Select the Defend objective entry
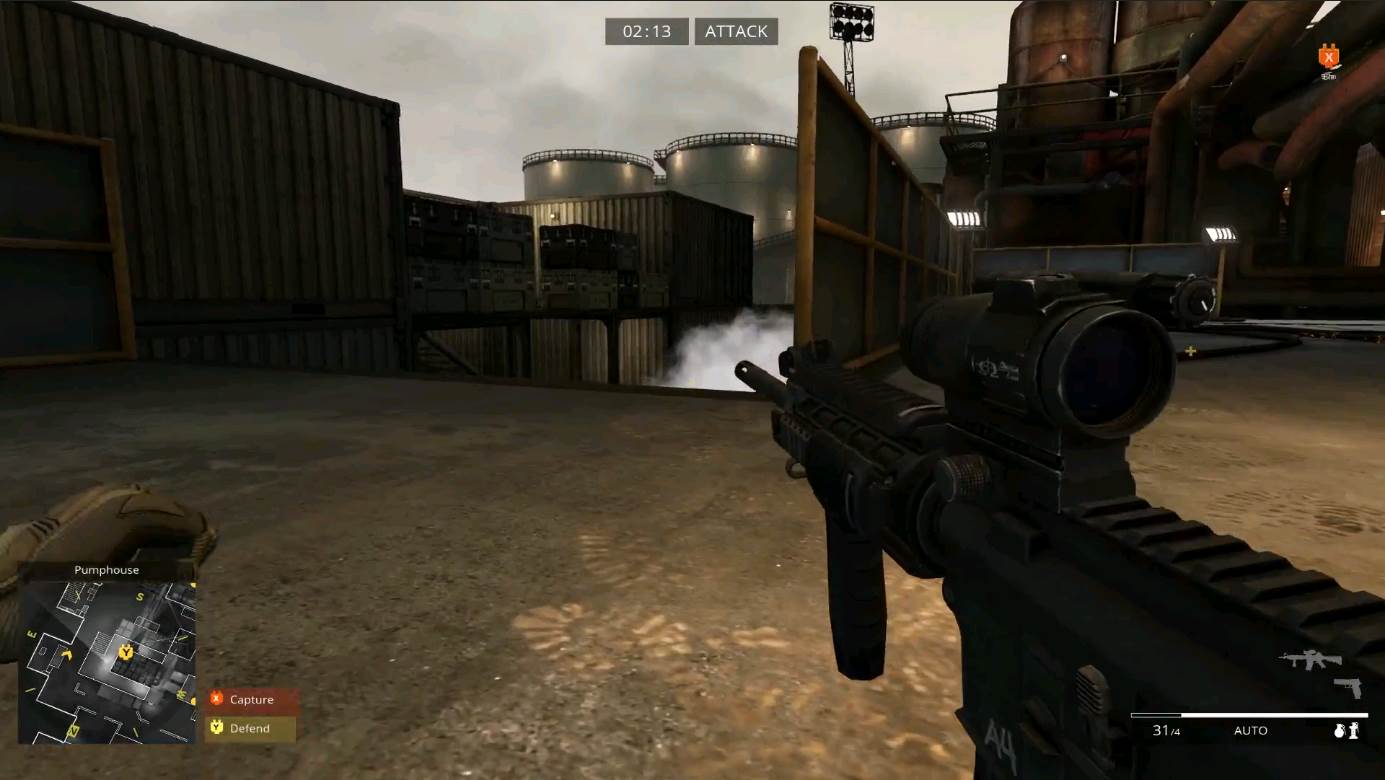1385x780 pixels. [x=250, y=729]
